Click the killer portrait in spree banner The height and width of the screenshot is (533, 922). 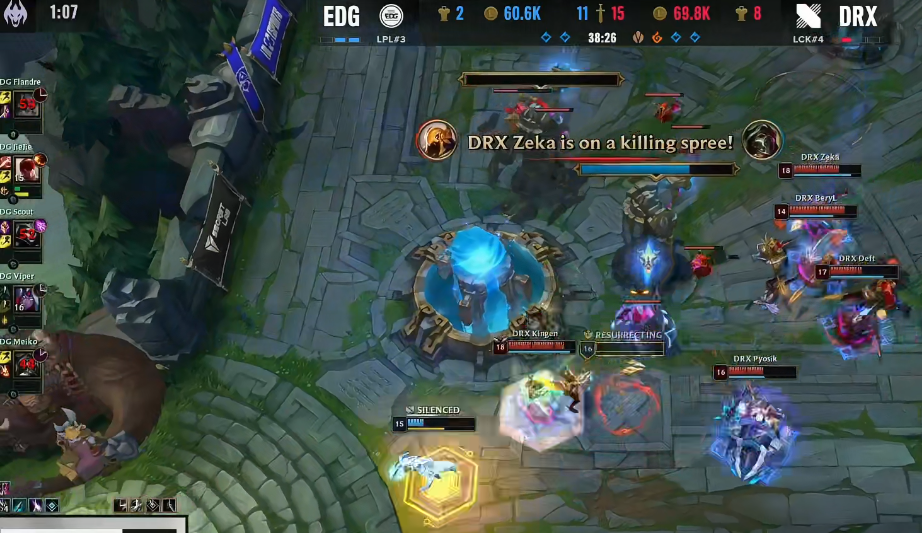click(x=435, y=140)
